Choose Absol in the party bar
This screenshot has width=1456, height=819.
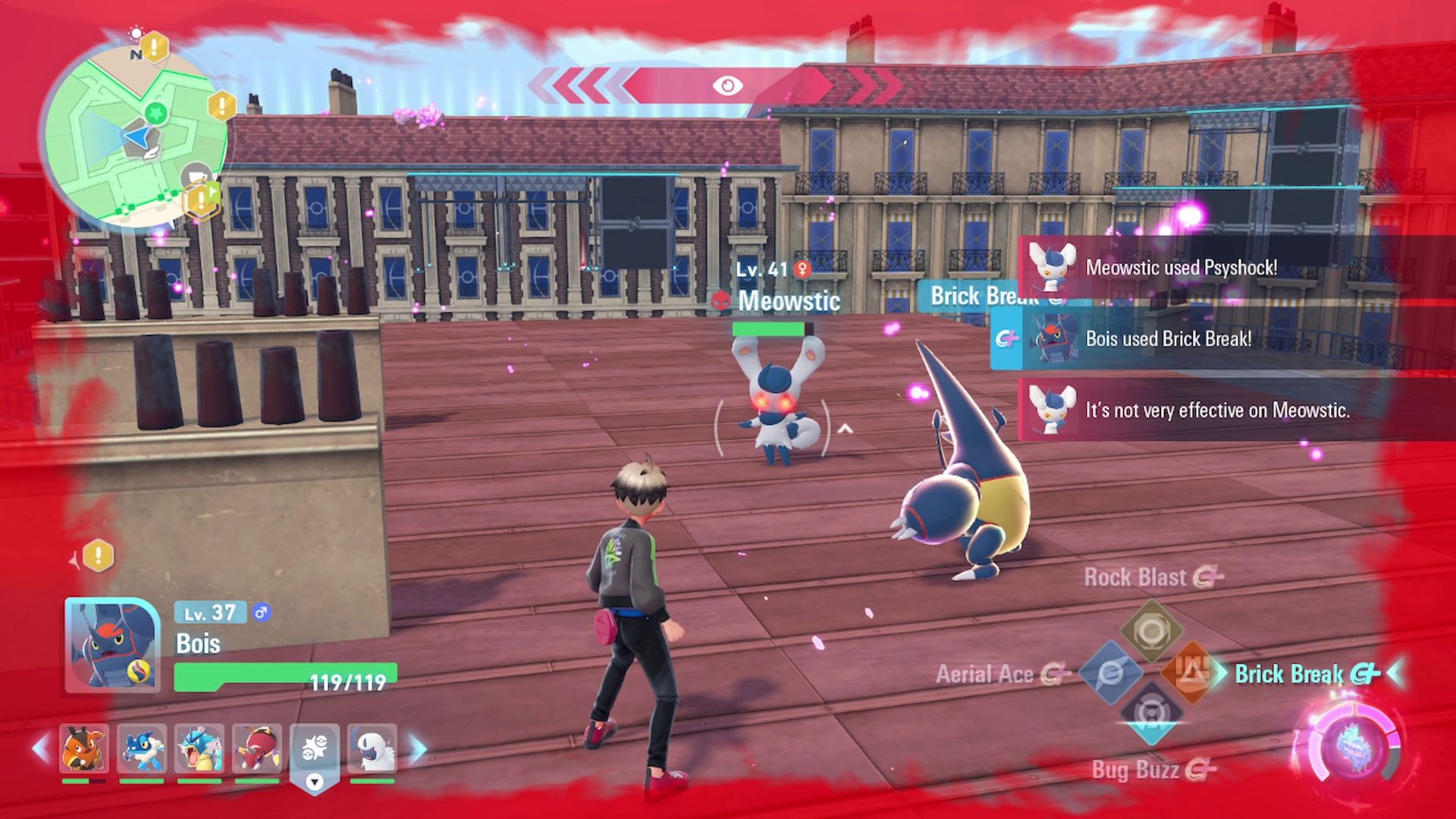[372, 748]
